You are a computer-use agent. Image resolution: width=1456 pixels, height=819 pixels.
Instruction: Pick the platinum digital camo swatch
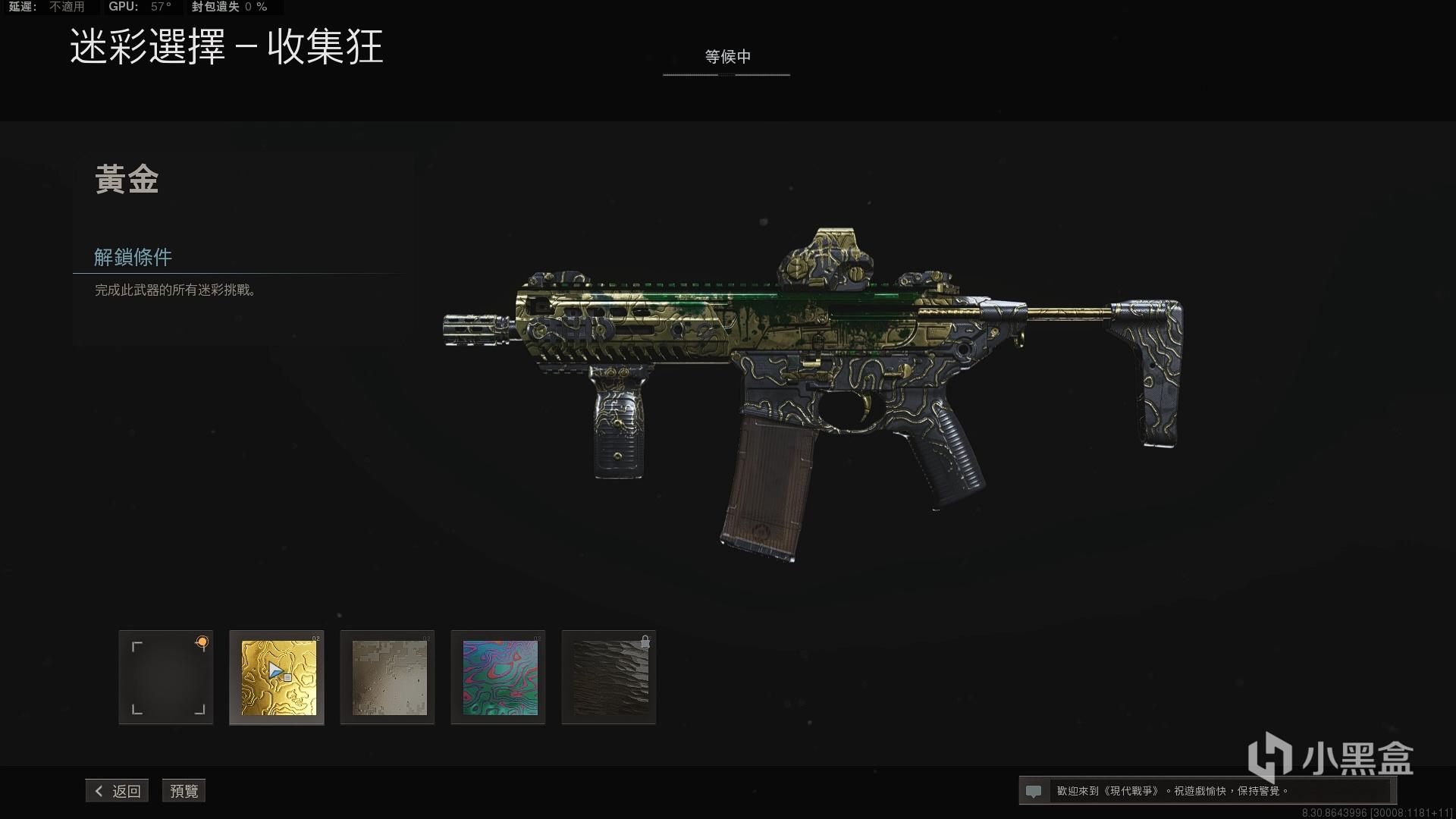[x=388, y=677]
